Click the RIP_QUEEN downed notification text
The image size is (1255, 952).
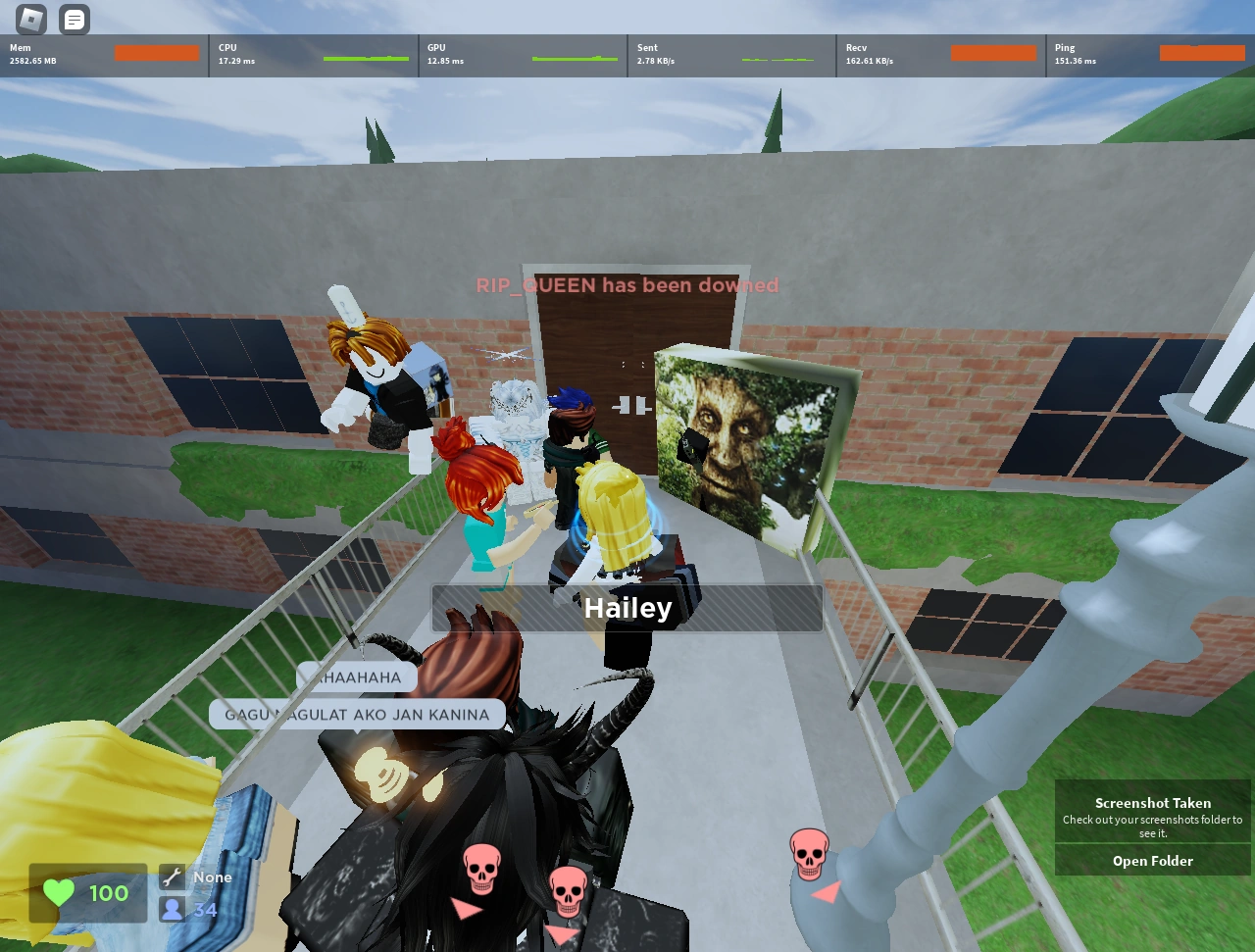click(627, 285)
